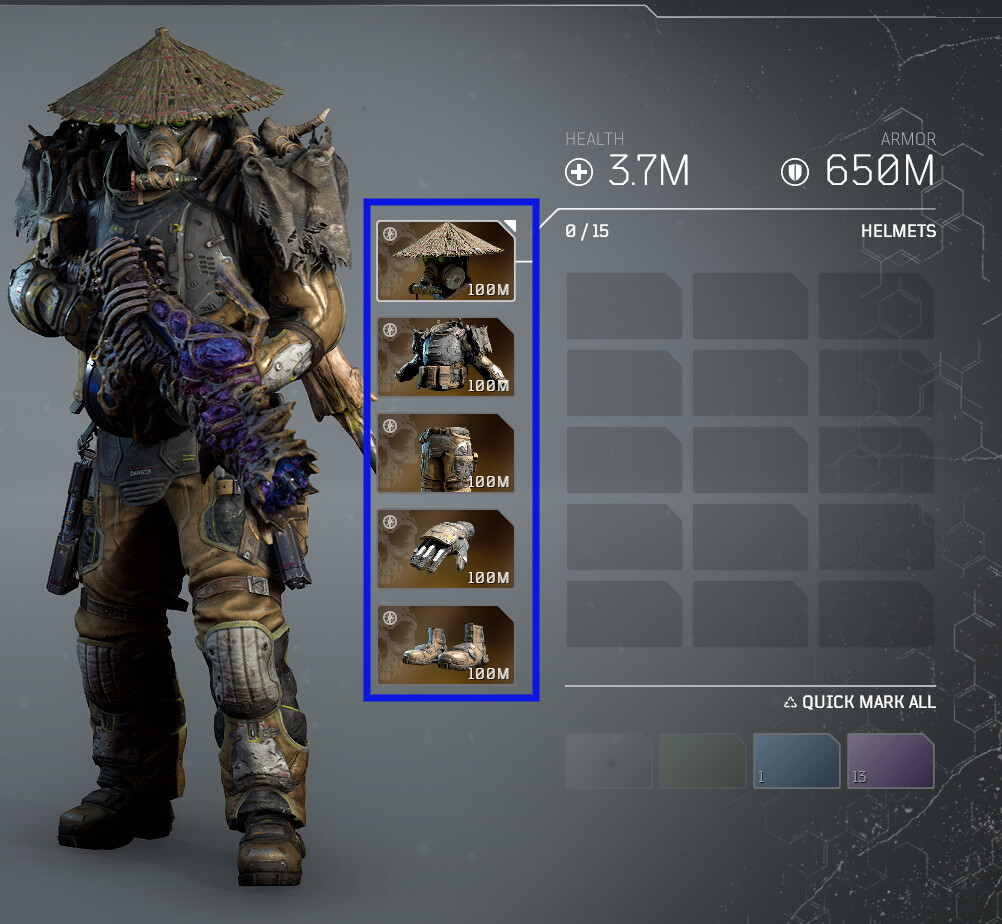Choose the green rarity filter box
Viewport: 1002px width, 924px height.
(702, 761)
